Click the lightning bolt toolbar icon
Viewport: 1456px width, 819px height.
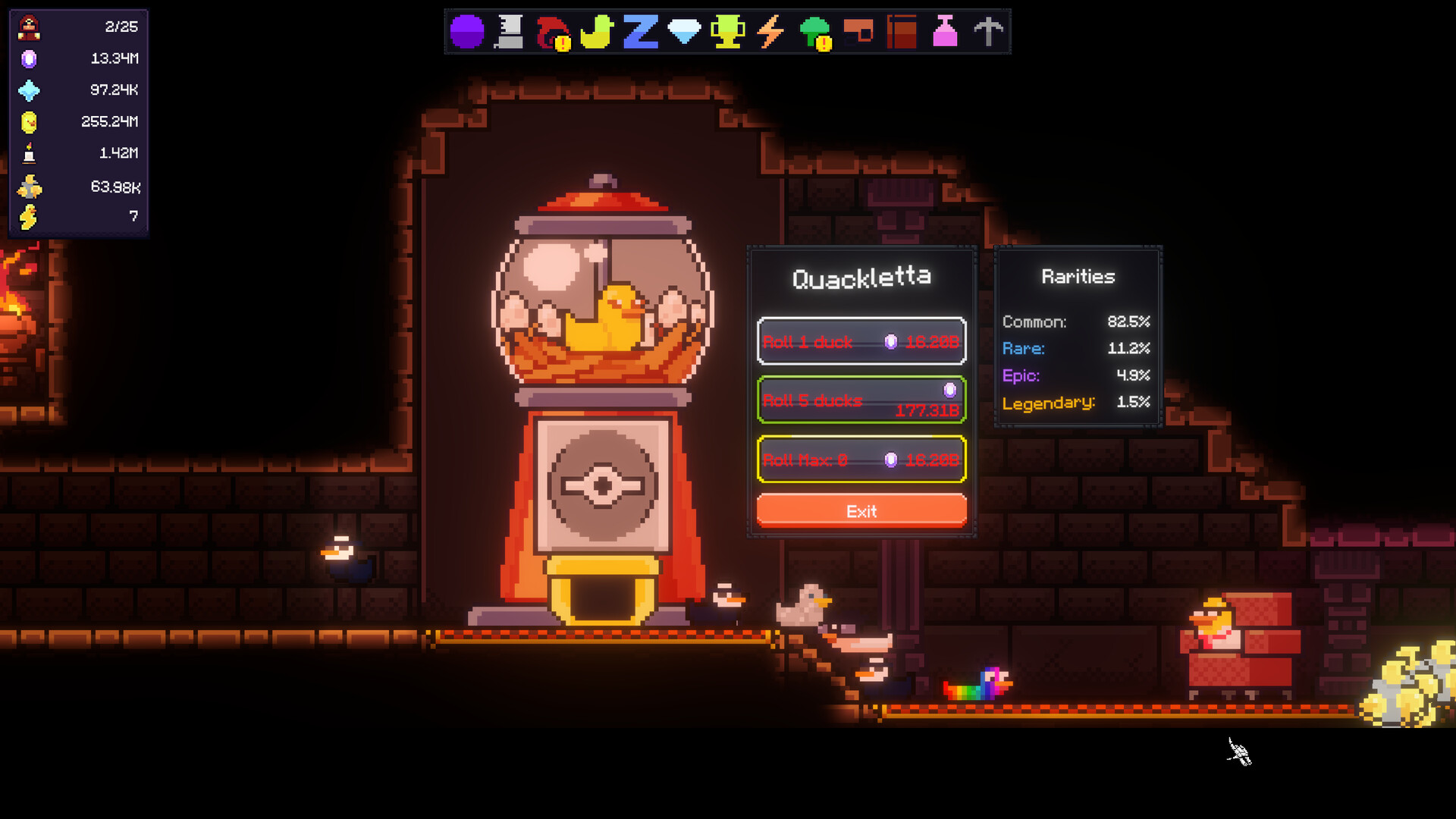click(770, 30)
